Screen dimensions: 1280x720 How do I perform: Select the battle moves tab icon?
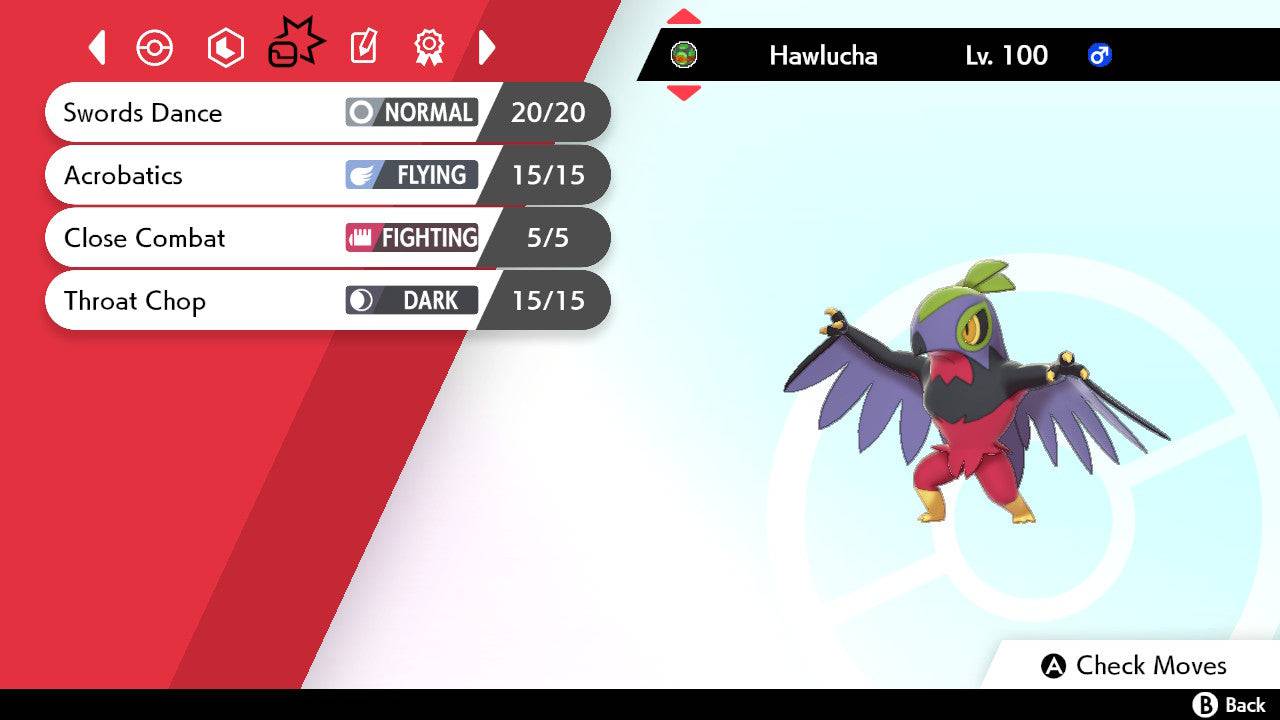[295, 45]
